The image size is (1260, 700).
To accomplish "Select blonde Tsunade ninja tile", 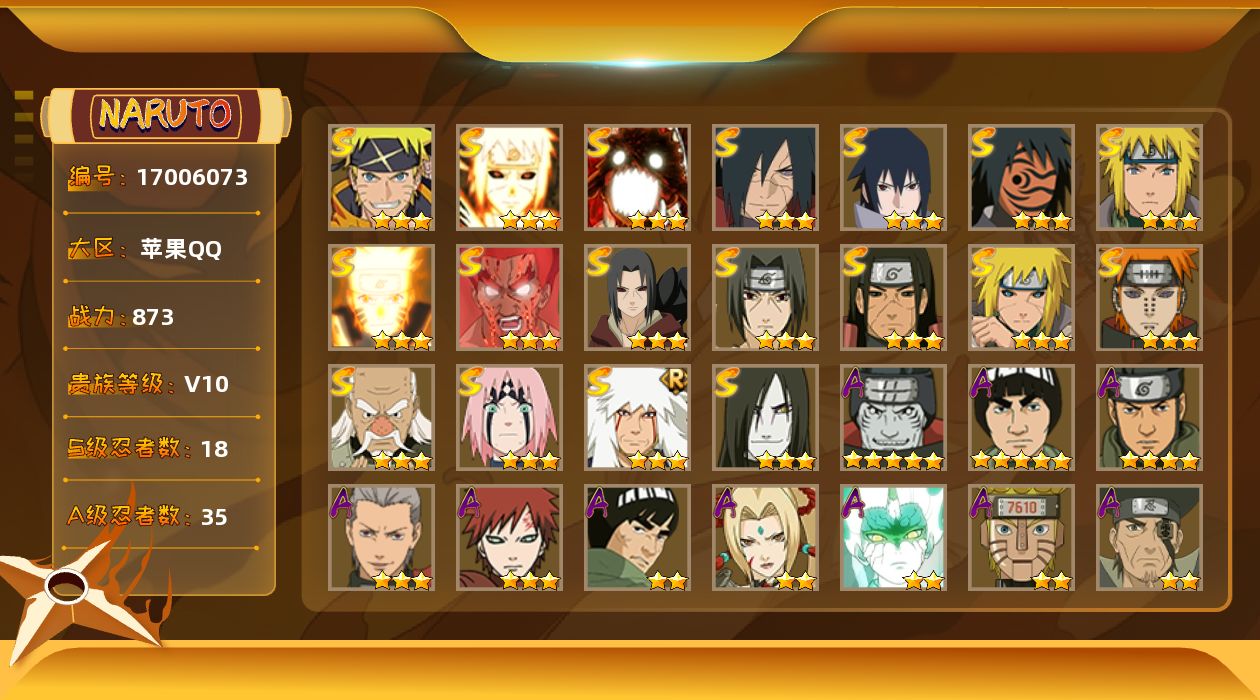I will pos(765,537).
